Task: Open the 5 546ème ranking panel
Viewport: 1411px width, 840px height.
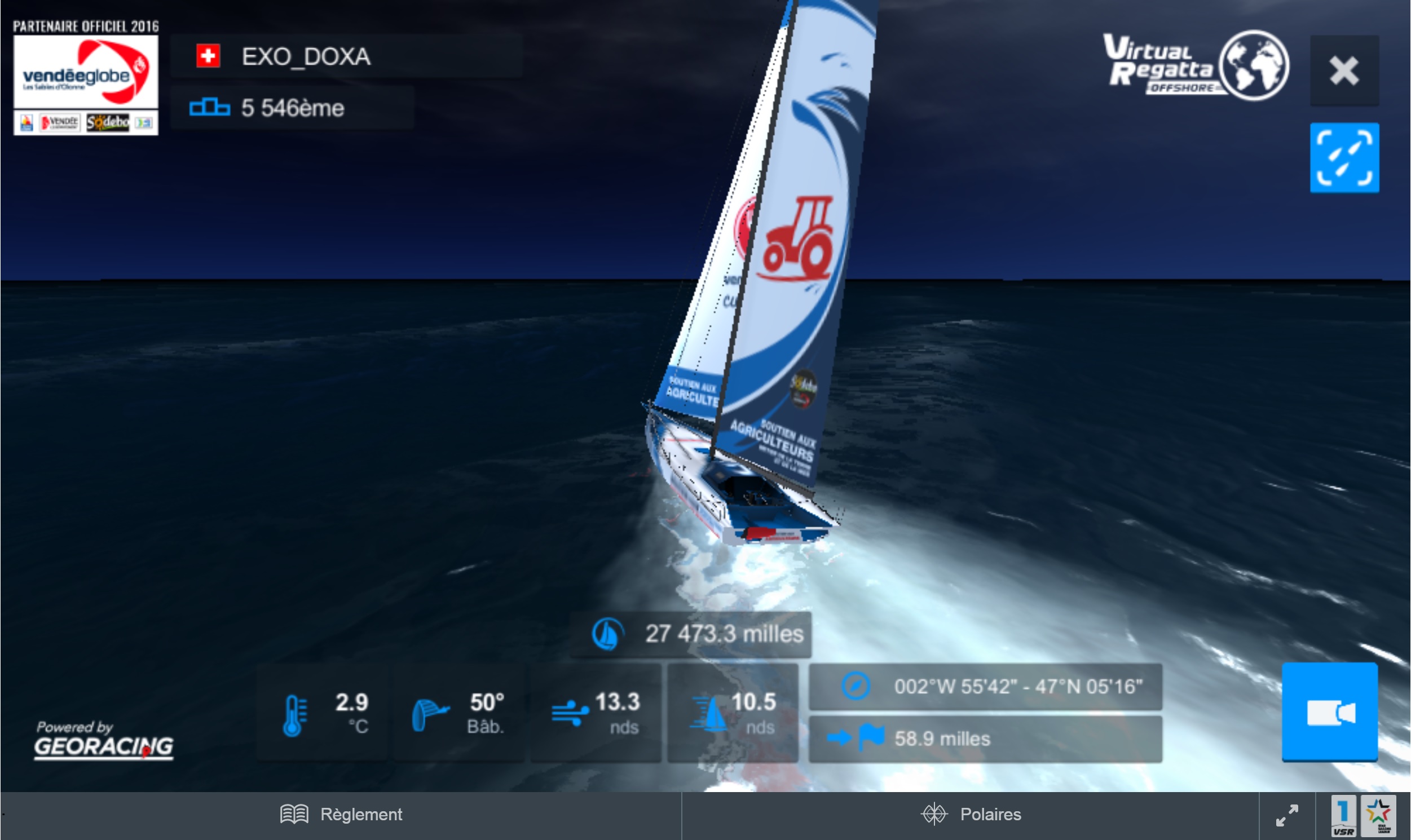Action: [292, 108]
